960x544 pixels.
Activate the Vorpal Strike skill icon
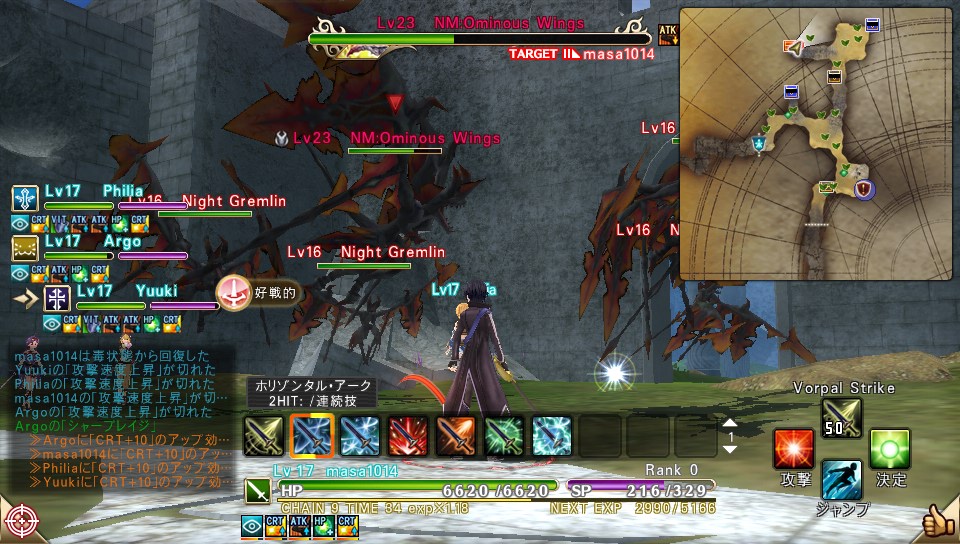[841, 417]
